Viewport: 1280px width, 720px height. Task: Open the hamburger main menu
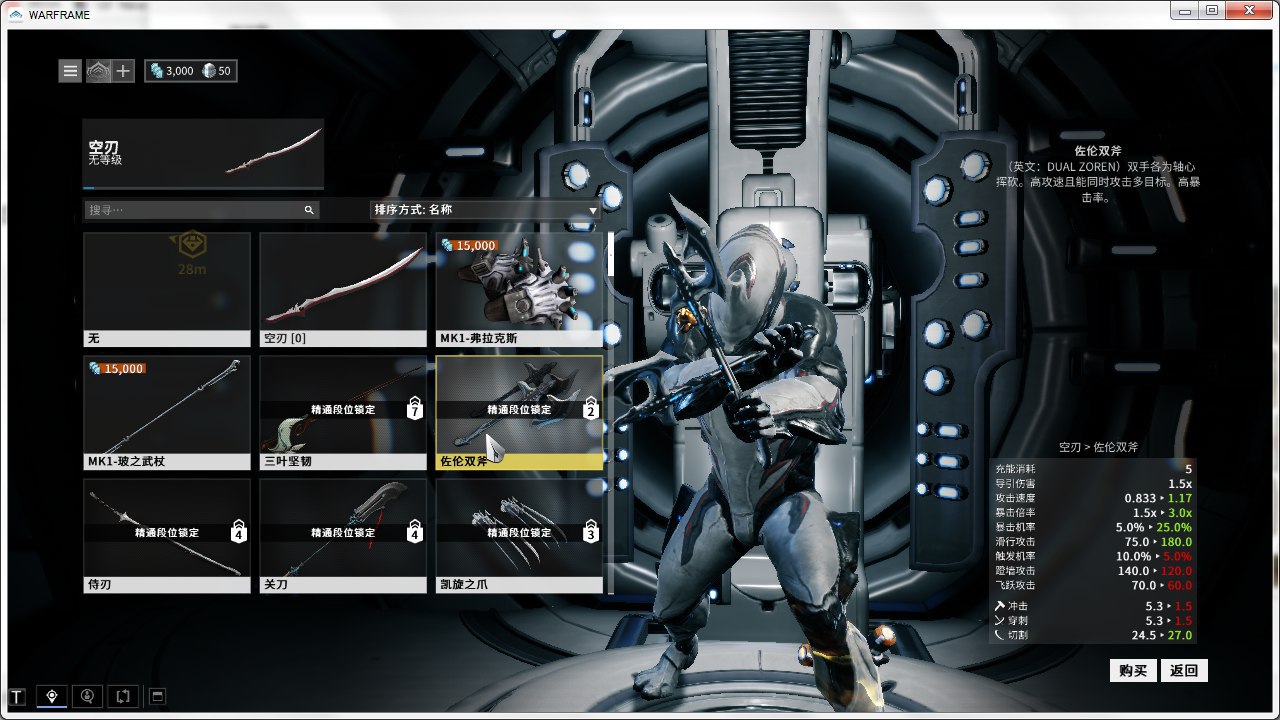[x=70, y=71]
